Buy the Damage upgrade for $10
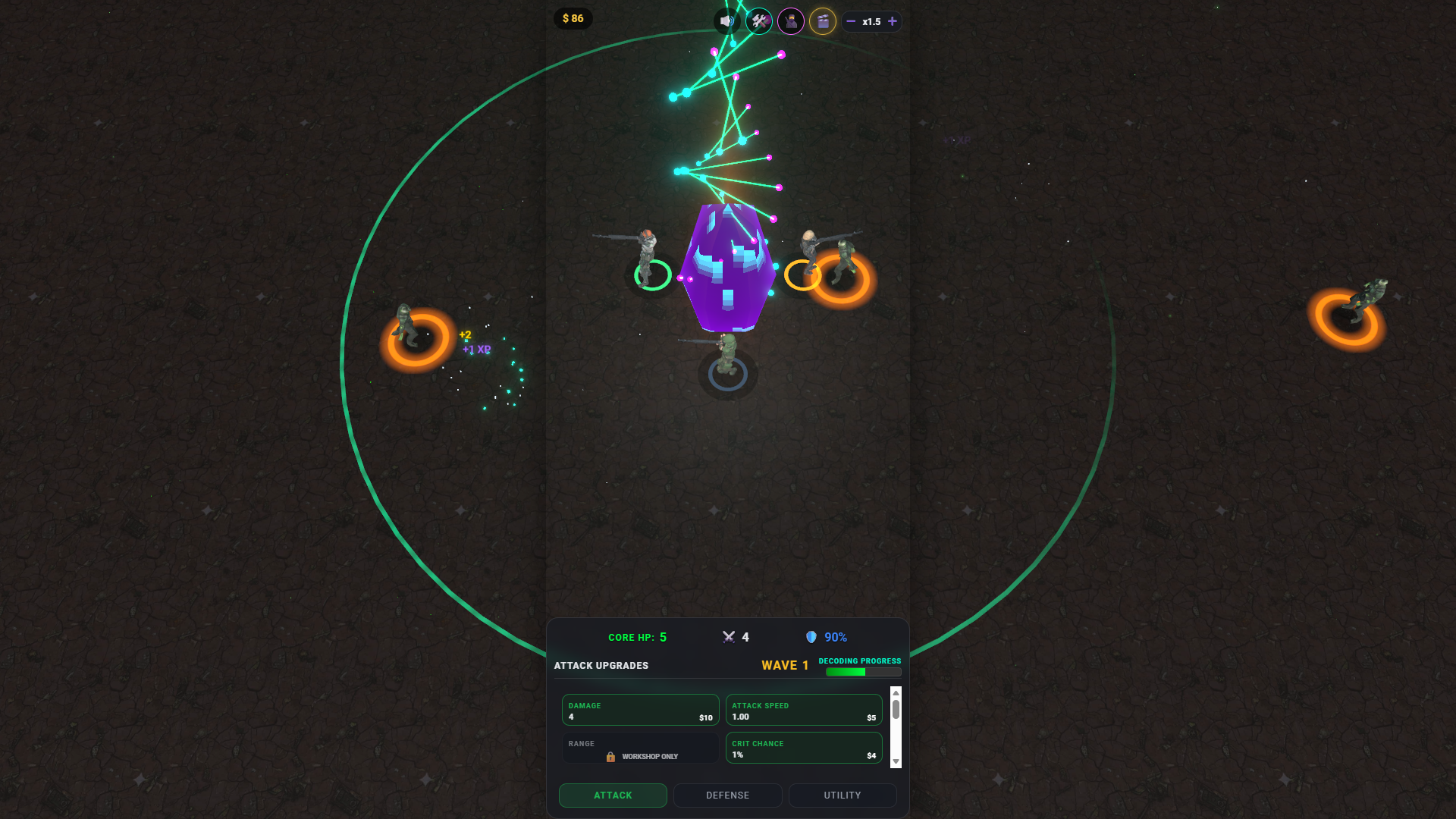Viewport: 1456px width, 819px height. click(640, 710)
